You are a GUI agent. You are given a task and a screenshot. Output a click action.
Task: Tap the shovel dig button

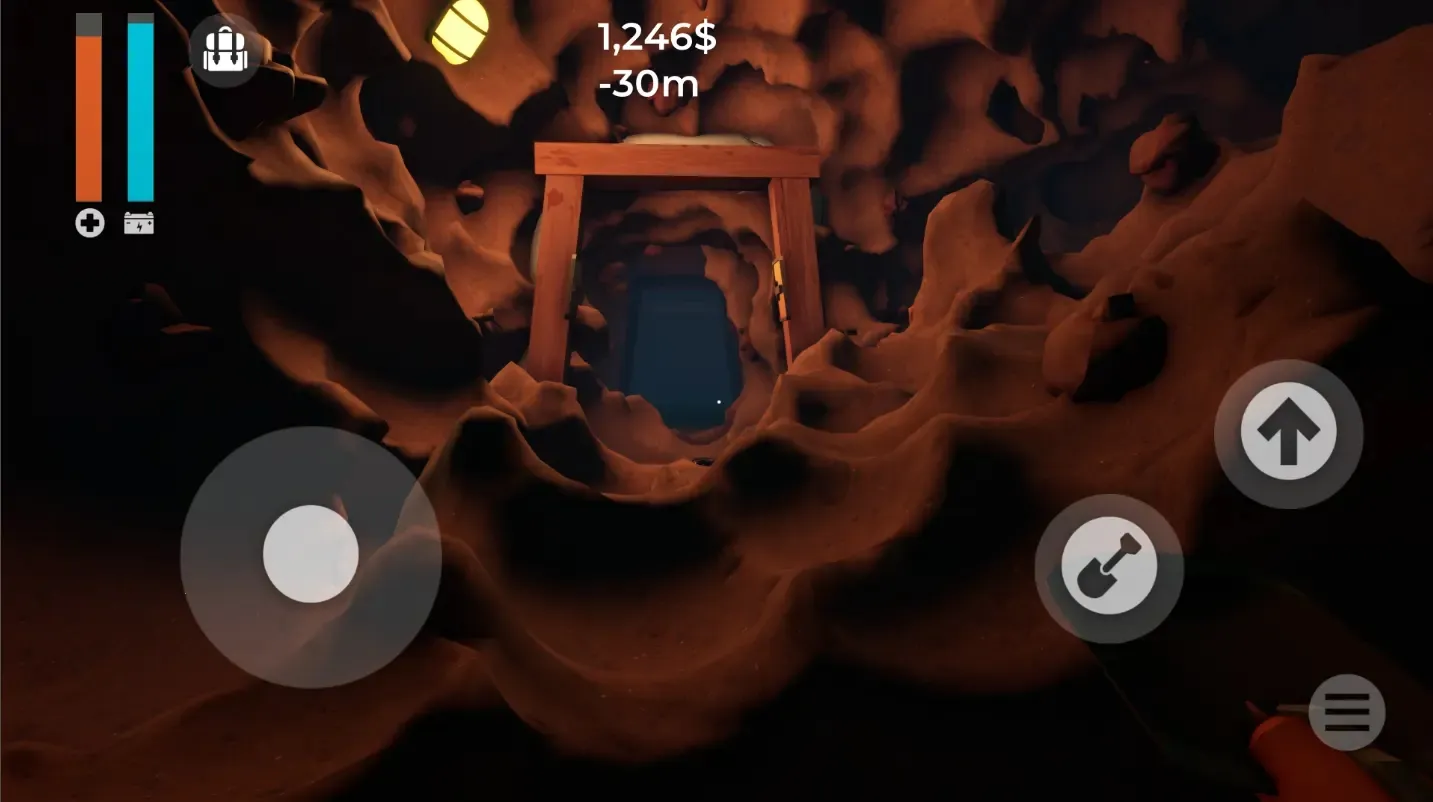[x=1109, y=566]
